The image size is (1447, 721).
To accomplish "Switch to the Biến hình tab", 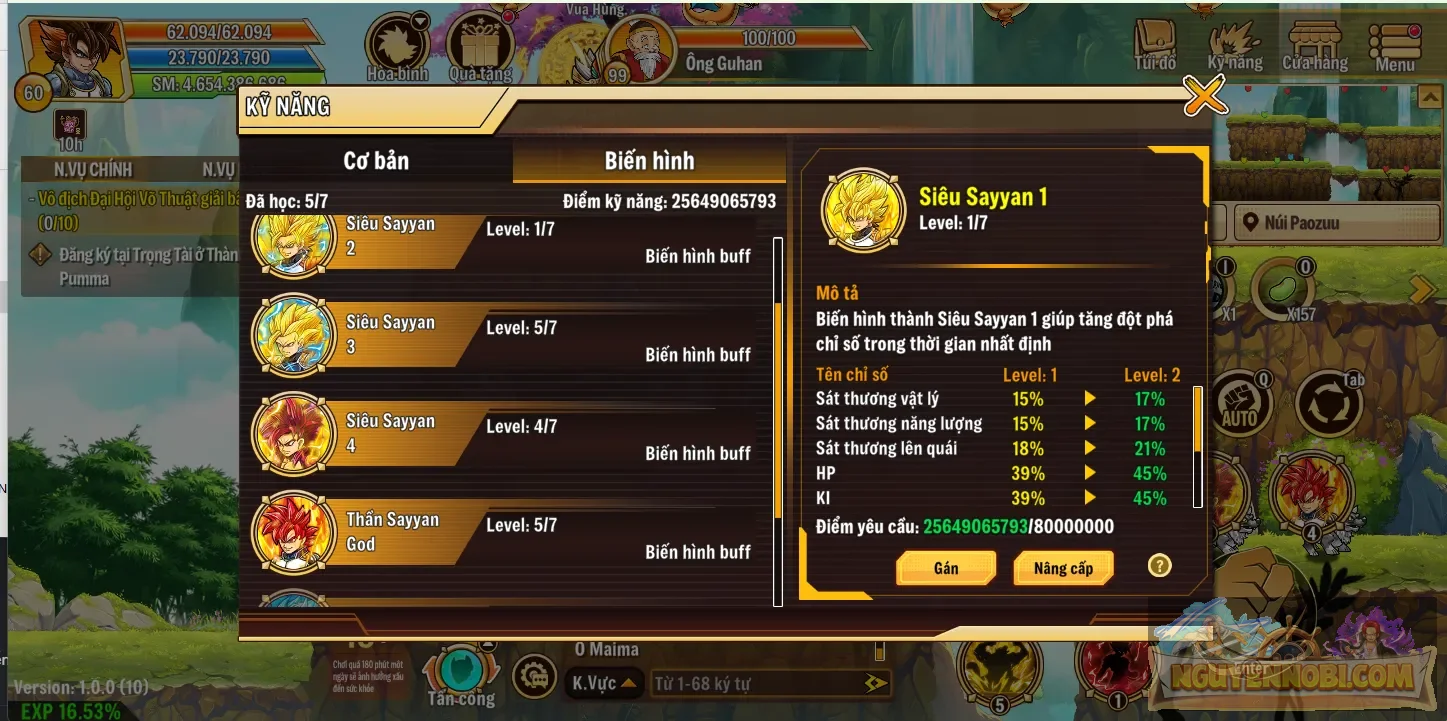I will tap(649, 160).
